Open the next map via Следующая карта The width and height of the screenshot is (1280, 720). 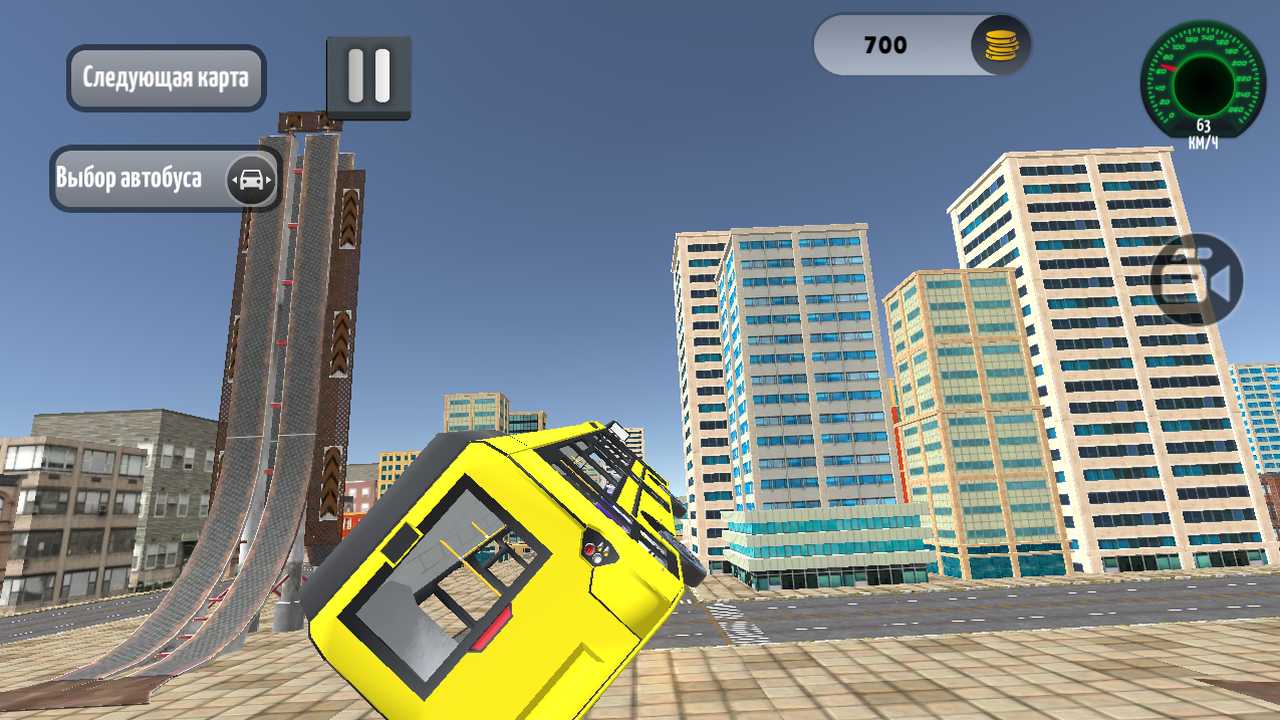(166, 76)
